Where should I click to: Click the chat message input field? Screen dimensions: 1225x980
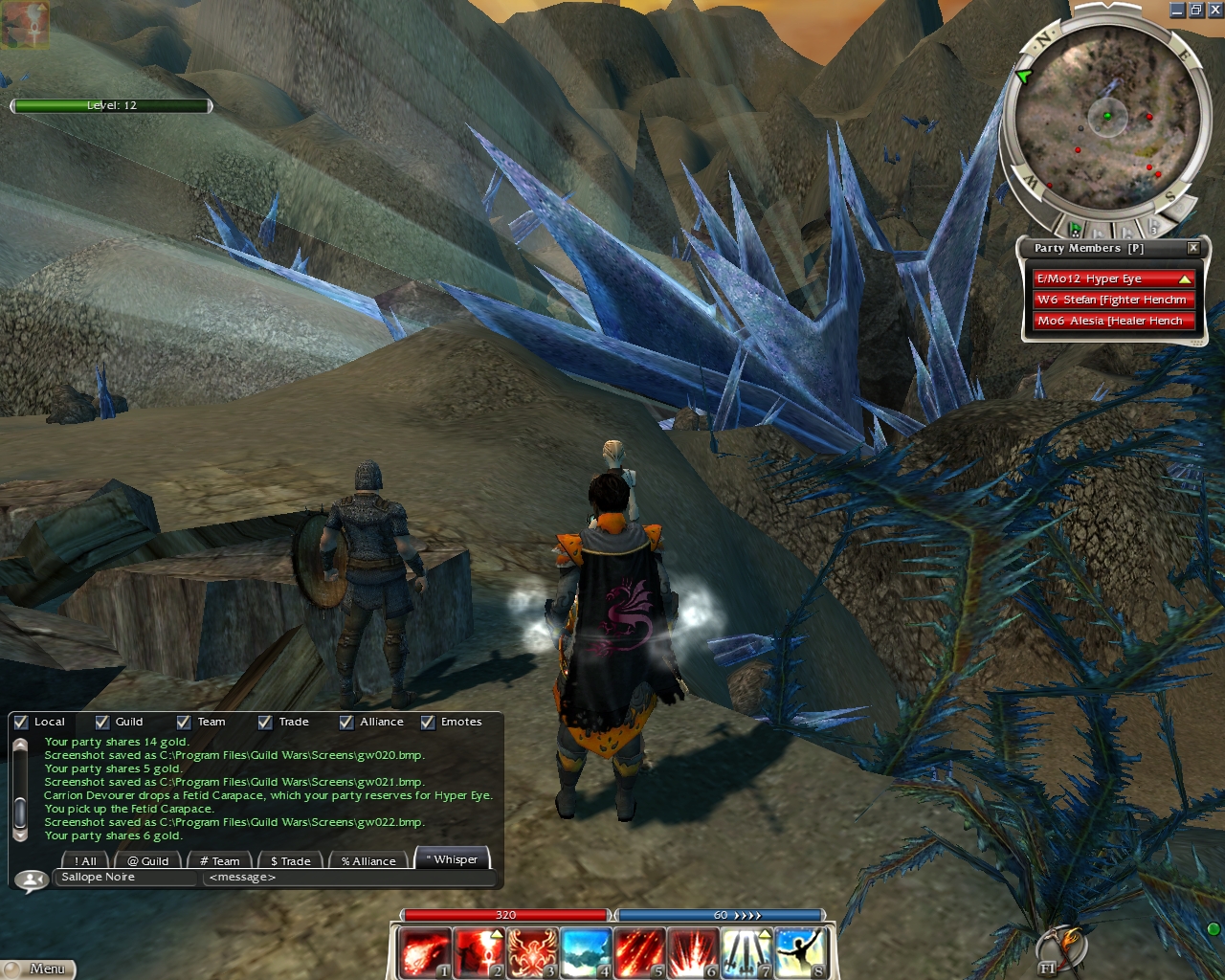(x=348, y=878)
